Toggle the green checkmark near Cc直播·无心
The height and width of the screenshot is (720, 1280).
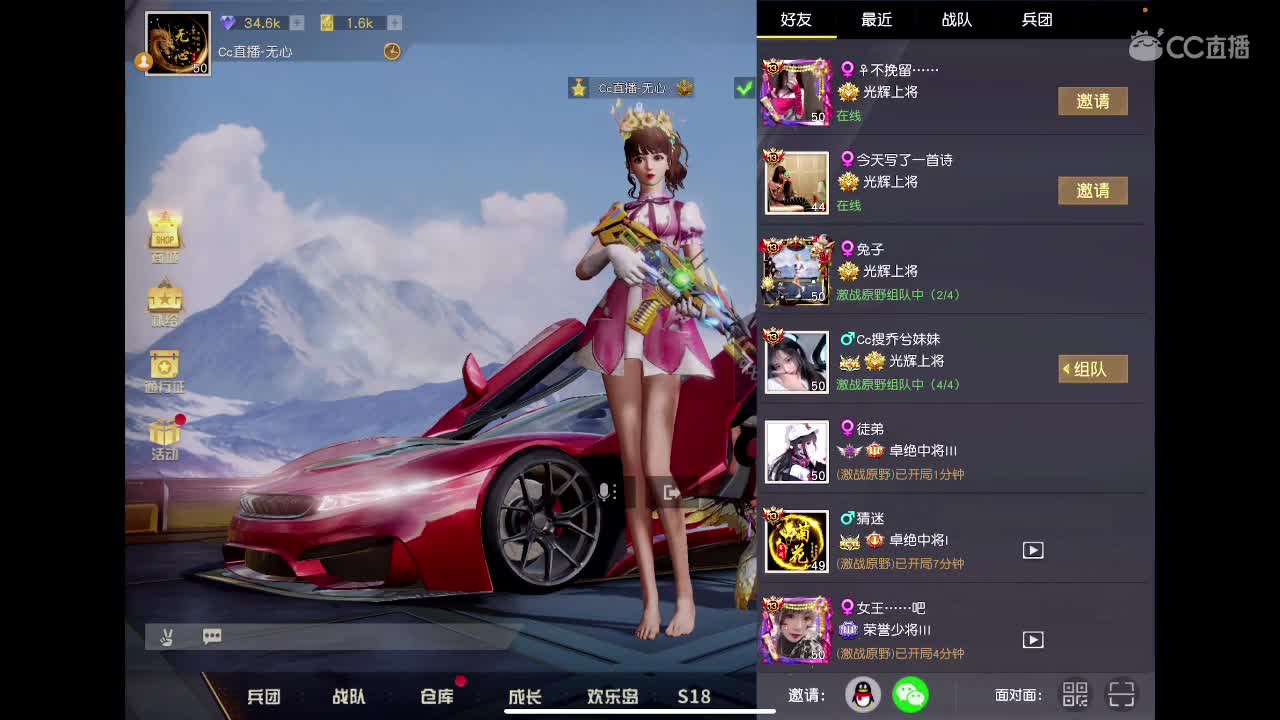click(x=743, y=88)
